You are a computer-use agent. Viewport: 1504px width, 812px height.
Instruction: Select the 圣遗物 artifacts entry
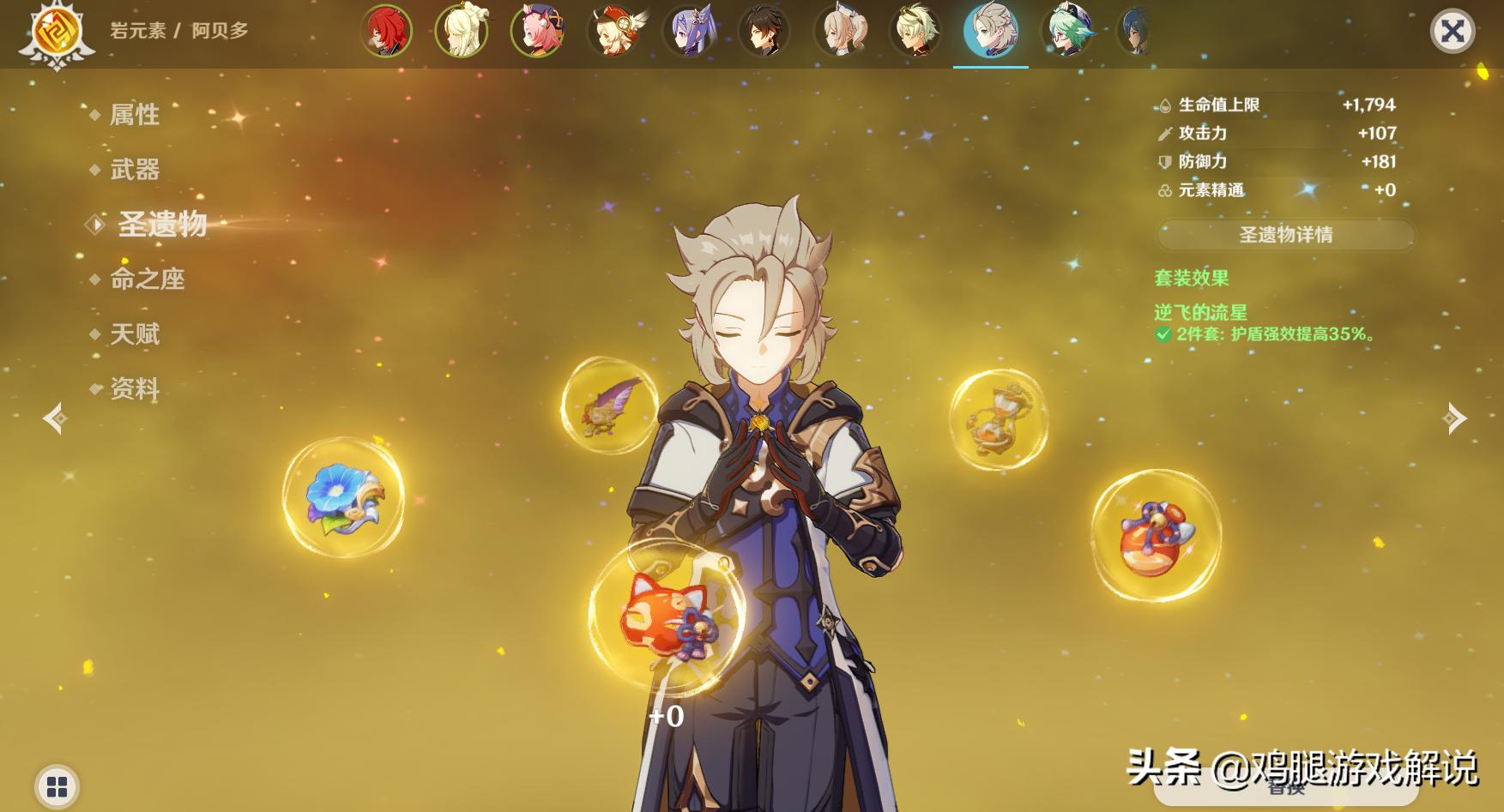[x=161, y=225]
